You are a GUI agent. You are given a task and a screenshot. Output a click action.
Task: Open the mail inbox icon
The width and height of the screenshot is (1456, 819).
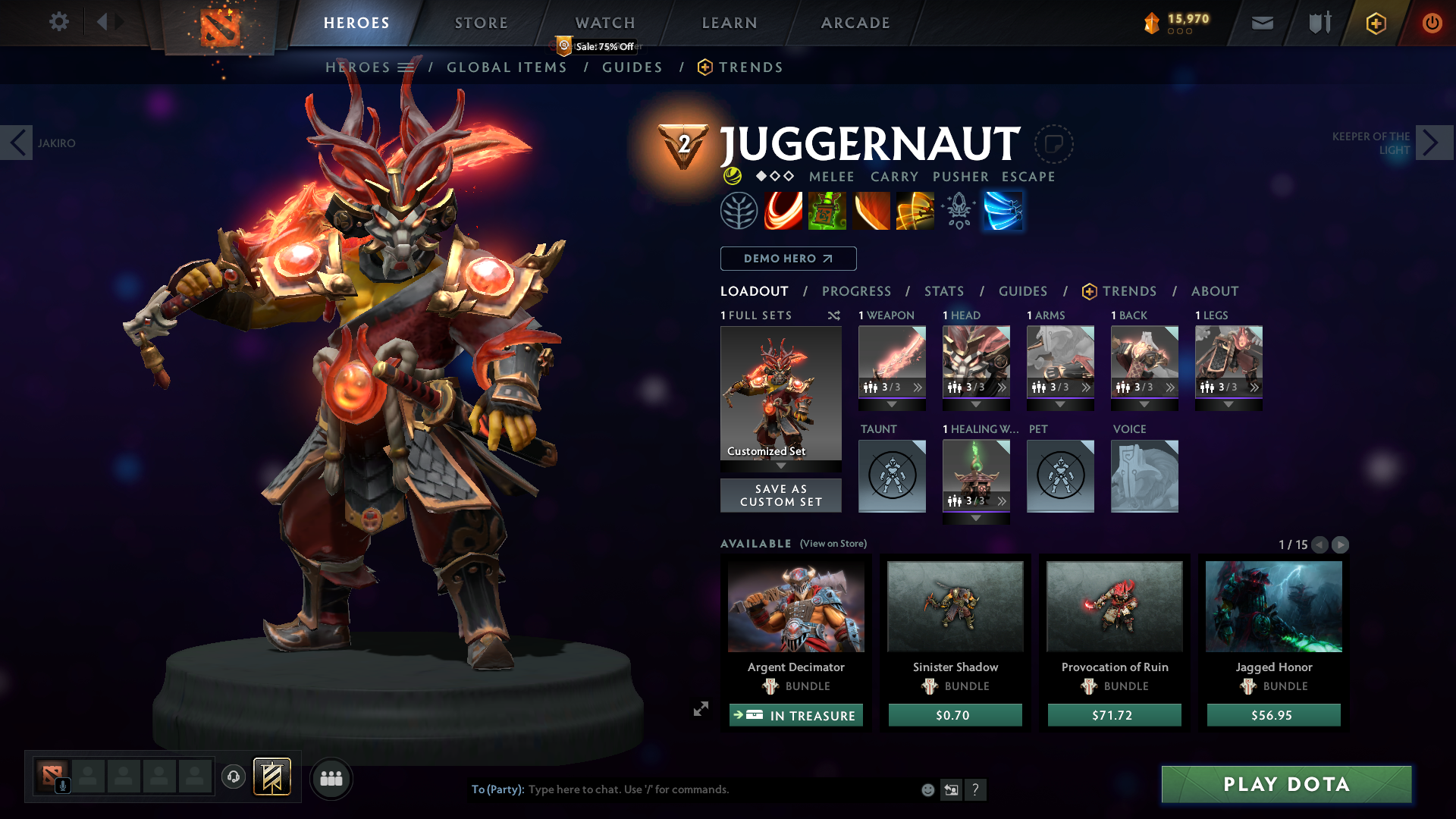coord(1262,23)
